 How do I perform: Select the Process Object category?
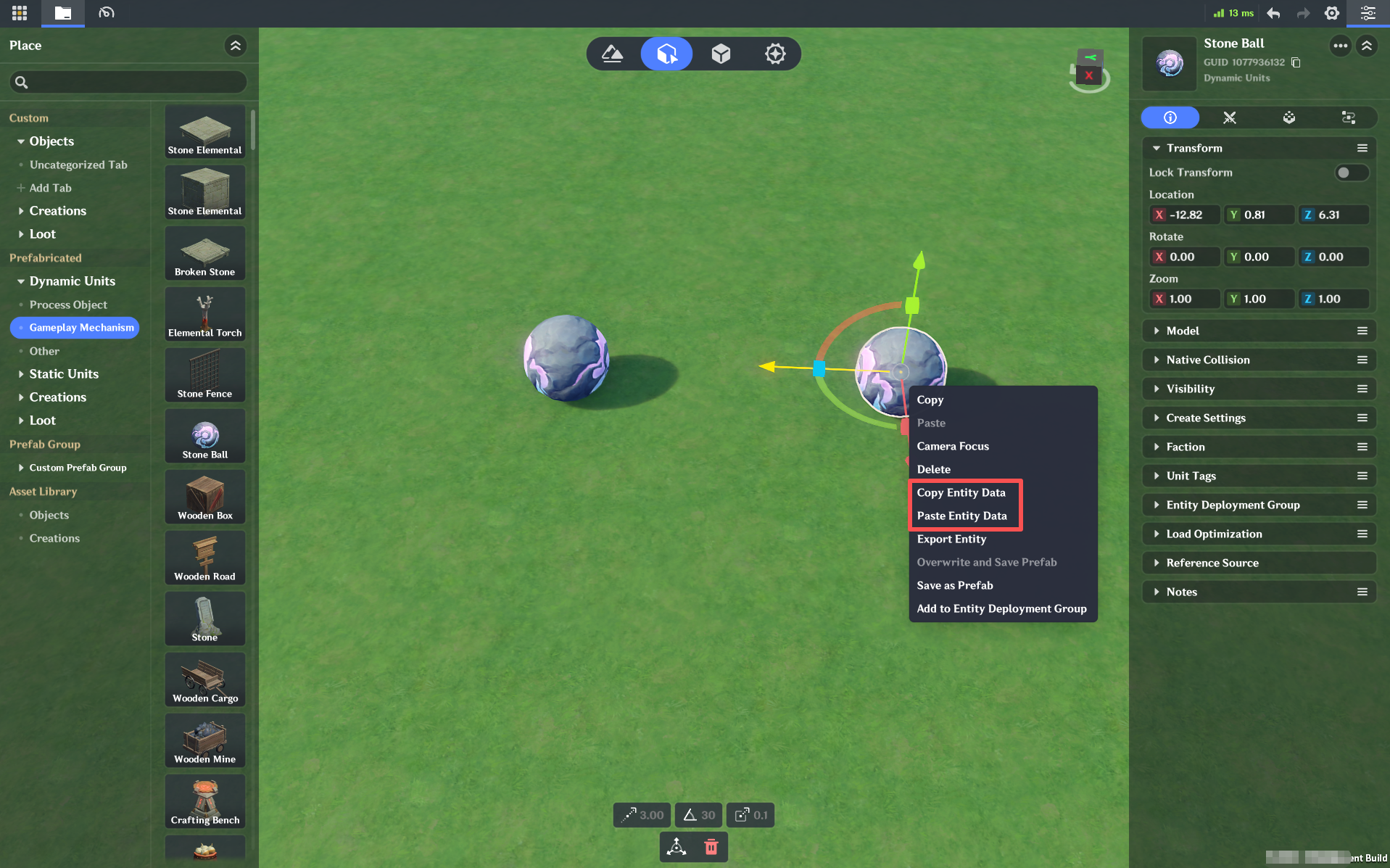pos(68,305)
